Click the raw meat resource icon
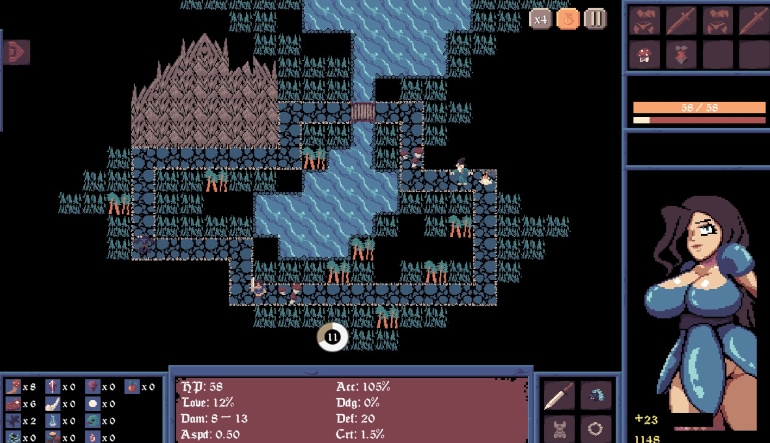Viewport: 770px width, 443px height. click(14, 404)
